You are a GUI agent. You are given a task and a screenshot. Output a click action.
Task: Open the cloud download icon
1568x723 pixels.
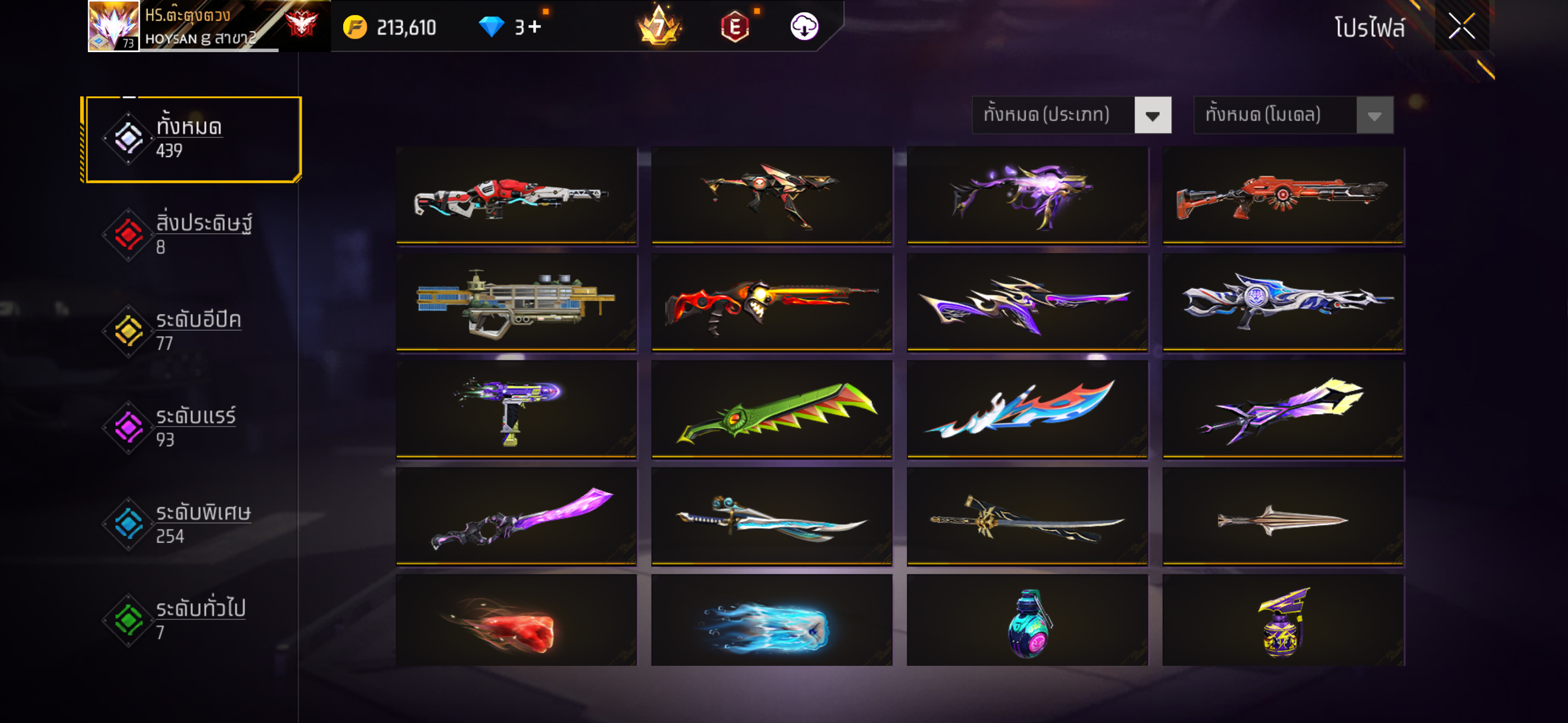point(804,27)
